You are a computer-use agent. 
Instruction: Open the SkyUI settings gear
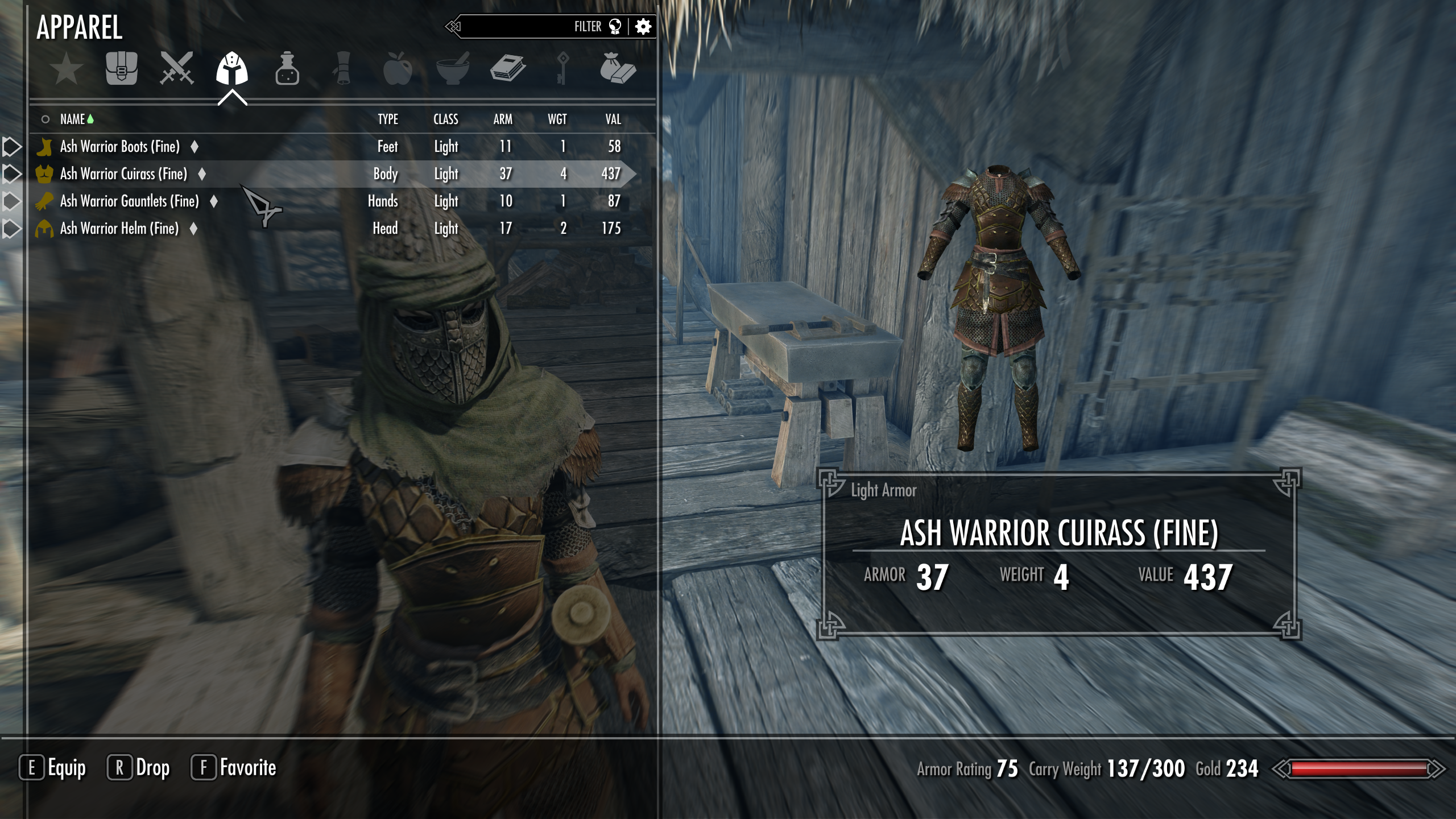coord(643,26)
